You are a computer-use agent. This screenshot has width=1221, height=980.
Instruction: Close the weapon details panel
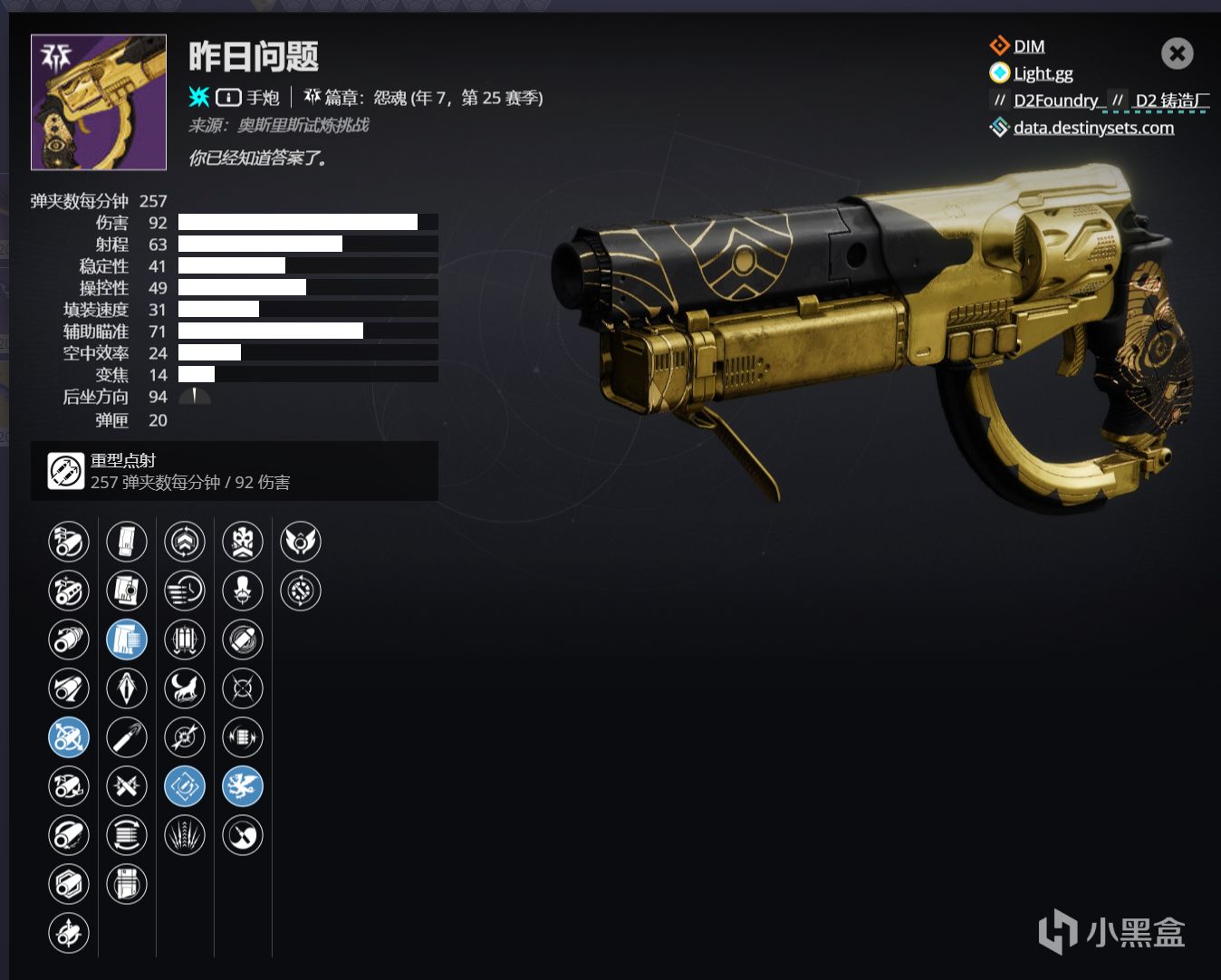tap(1177, 54)
